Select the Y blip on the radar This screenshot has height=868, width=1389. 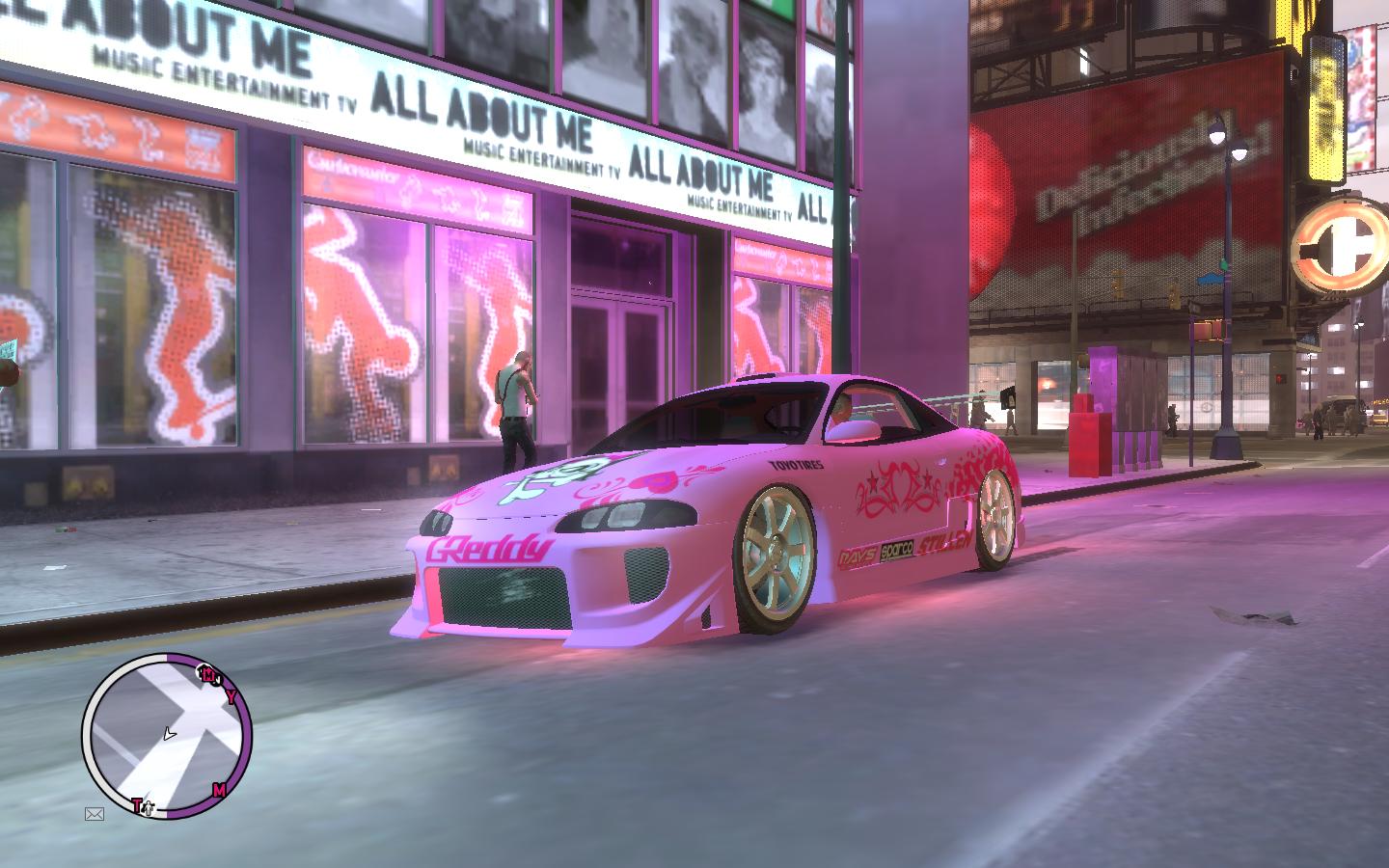231,696
